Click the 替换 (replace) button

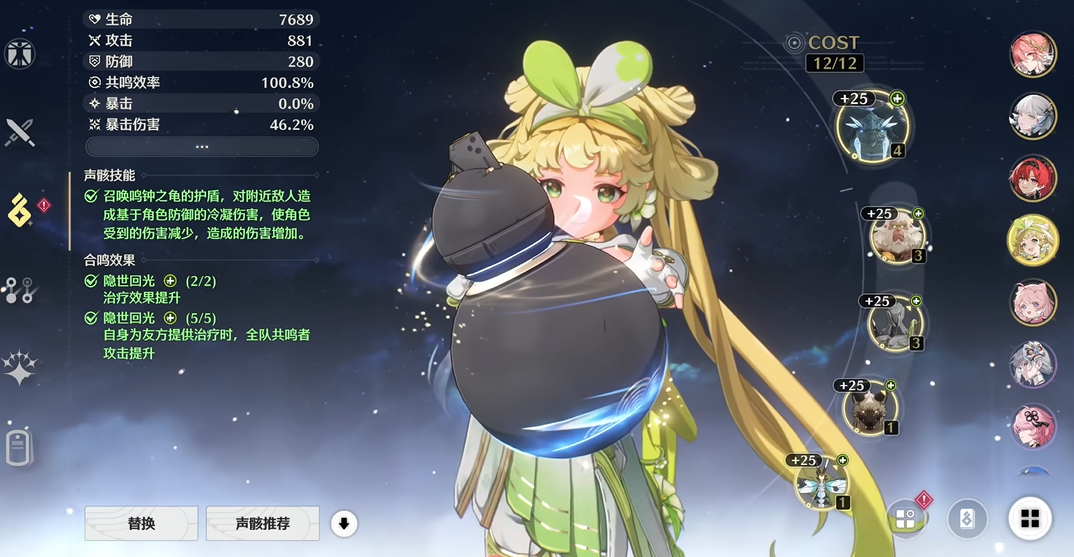pos(140,523)
